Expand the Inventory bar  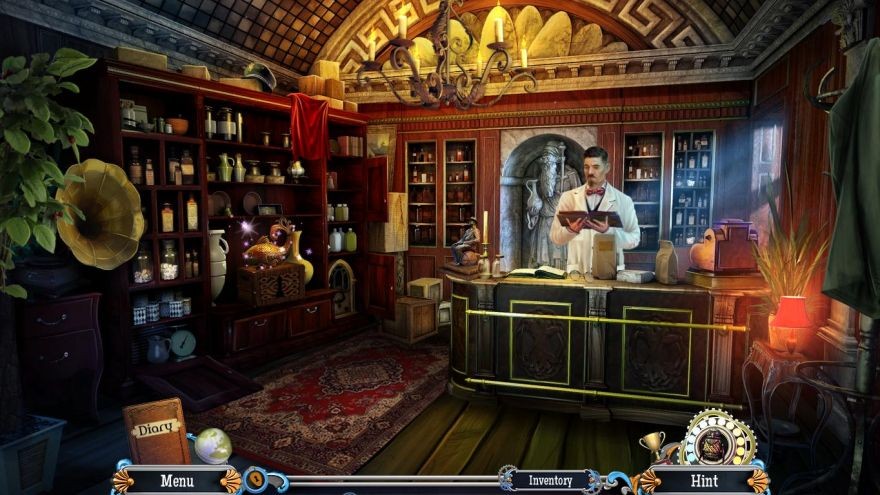(x=550, y=480)
